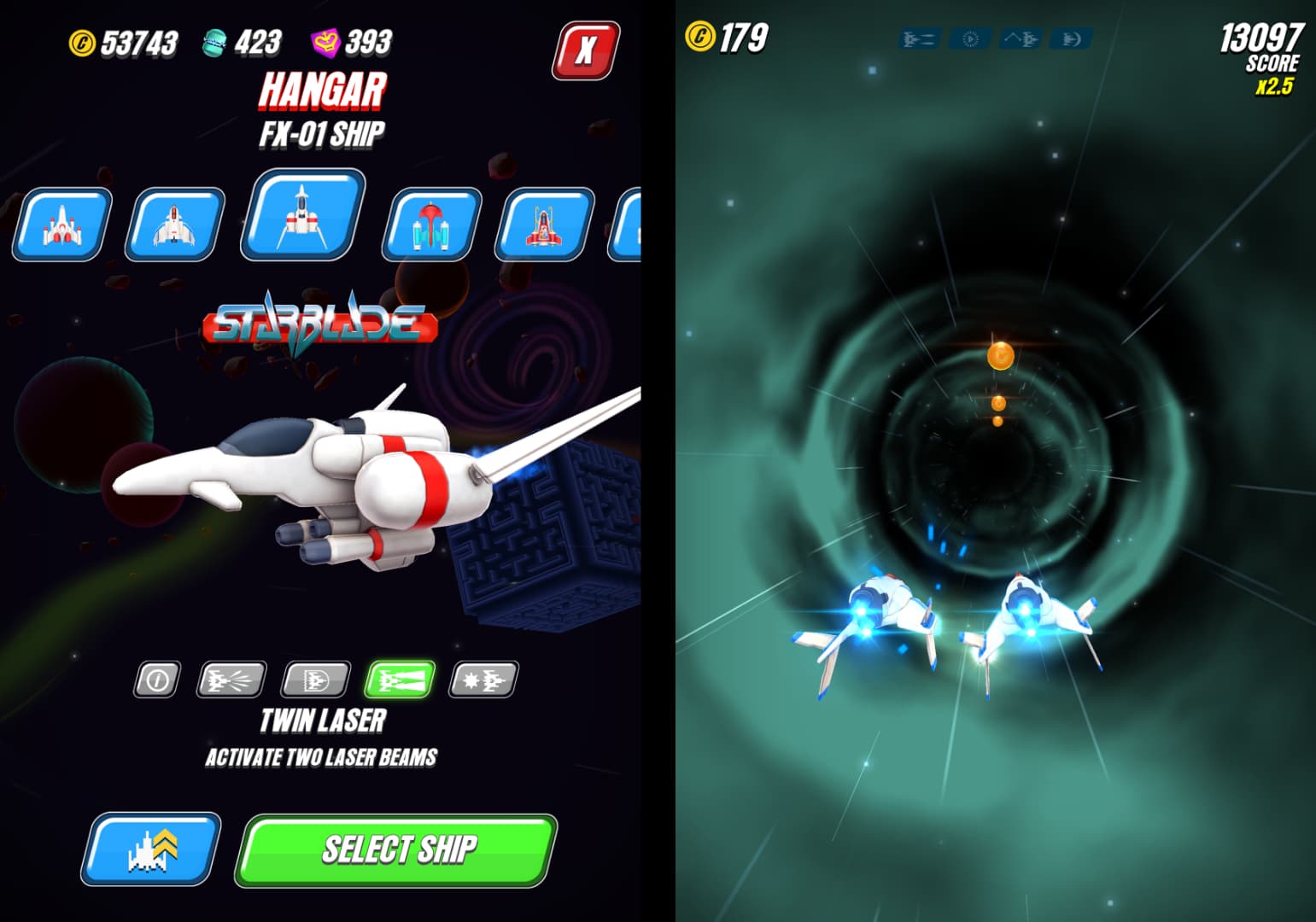Choose the spread shot ability icon
This screenshot has width=1316, height=922.
click(231, 680)
